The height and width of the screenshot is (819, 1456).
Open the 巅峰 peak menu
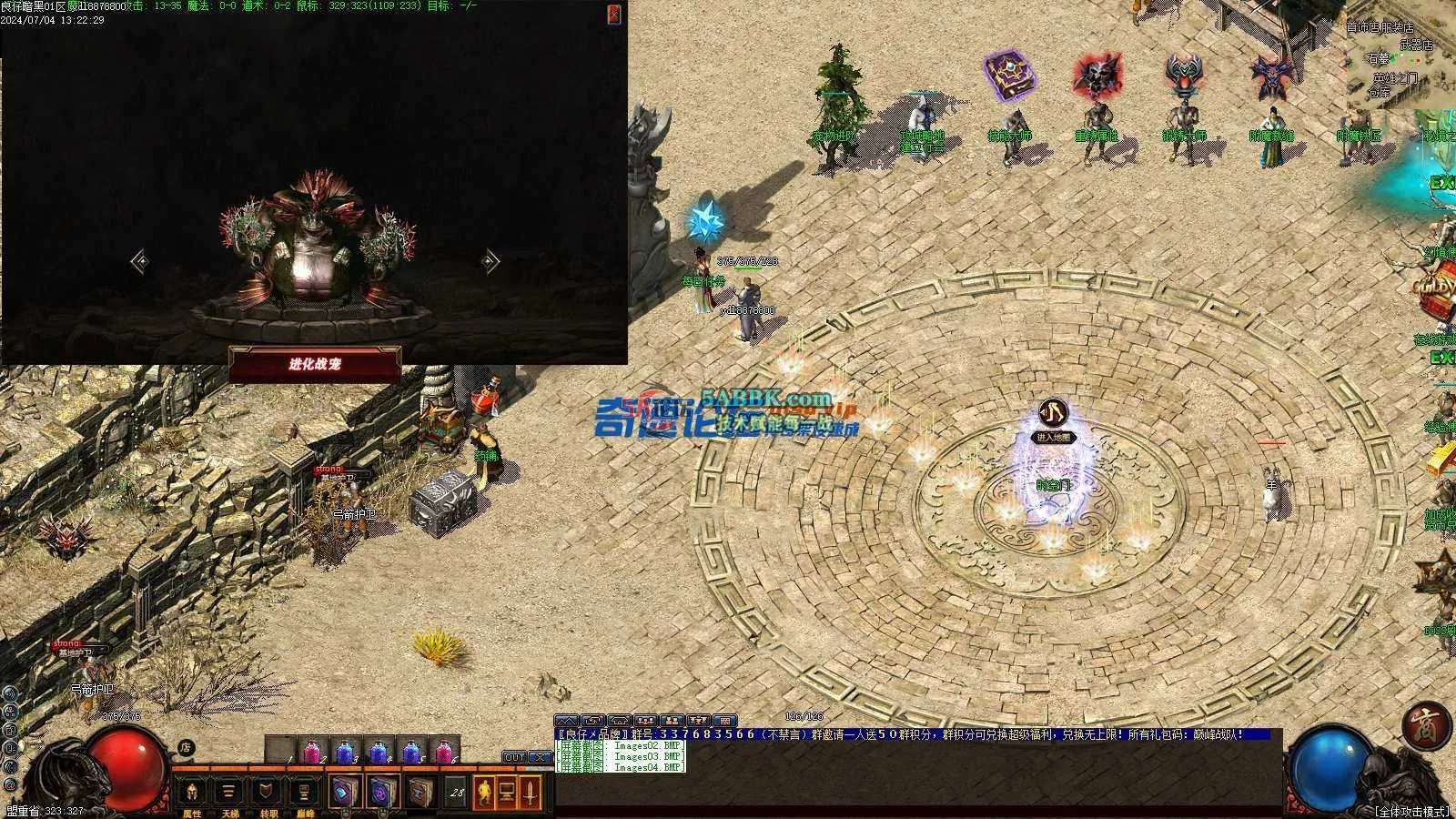tap(305, 794)
